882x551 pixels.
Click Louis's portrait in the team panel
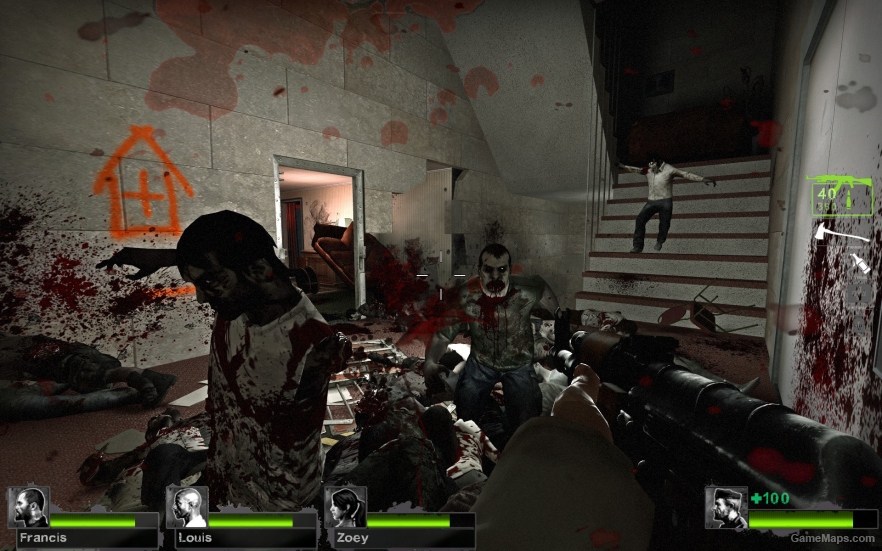pos(186,507)
